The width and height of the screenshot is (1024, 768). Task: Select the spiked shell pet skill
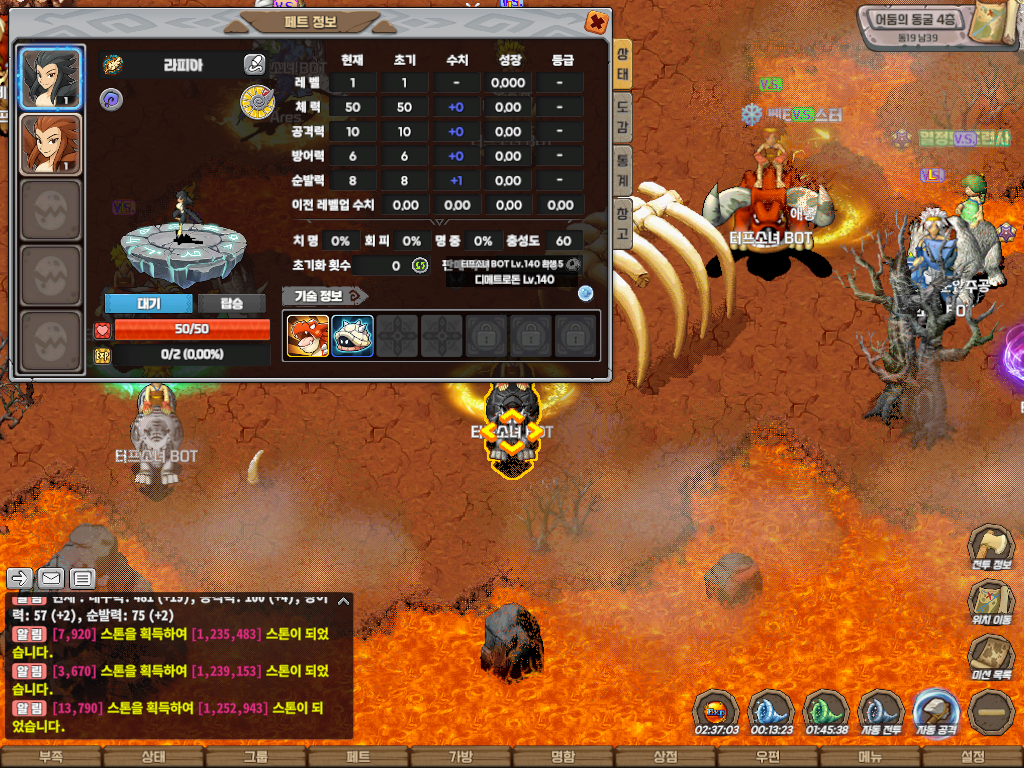[352, 335]
